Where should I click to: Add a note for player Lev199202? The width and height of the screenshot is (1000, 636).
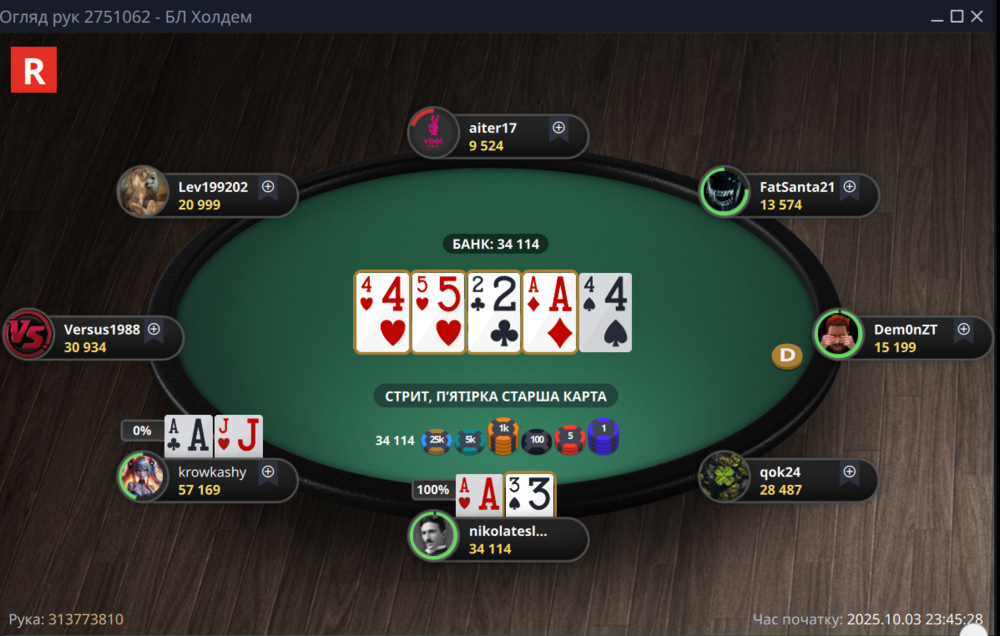coord(268,186)
